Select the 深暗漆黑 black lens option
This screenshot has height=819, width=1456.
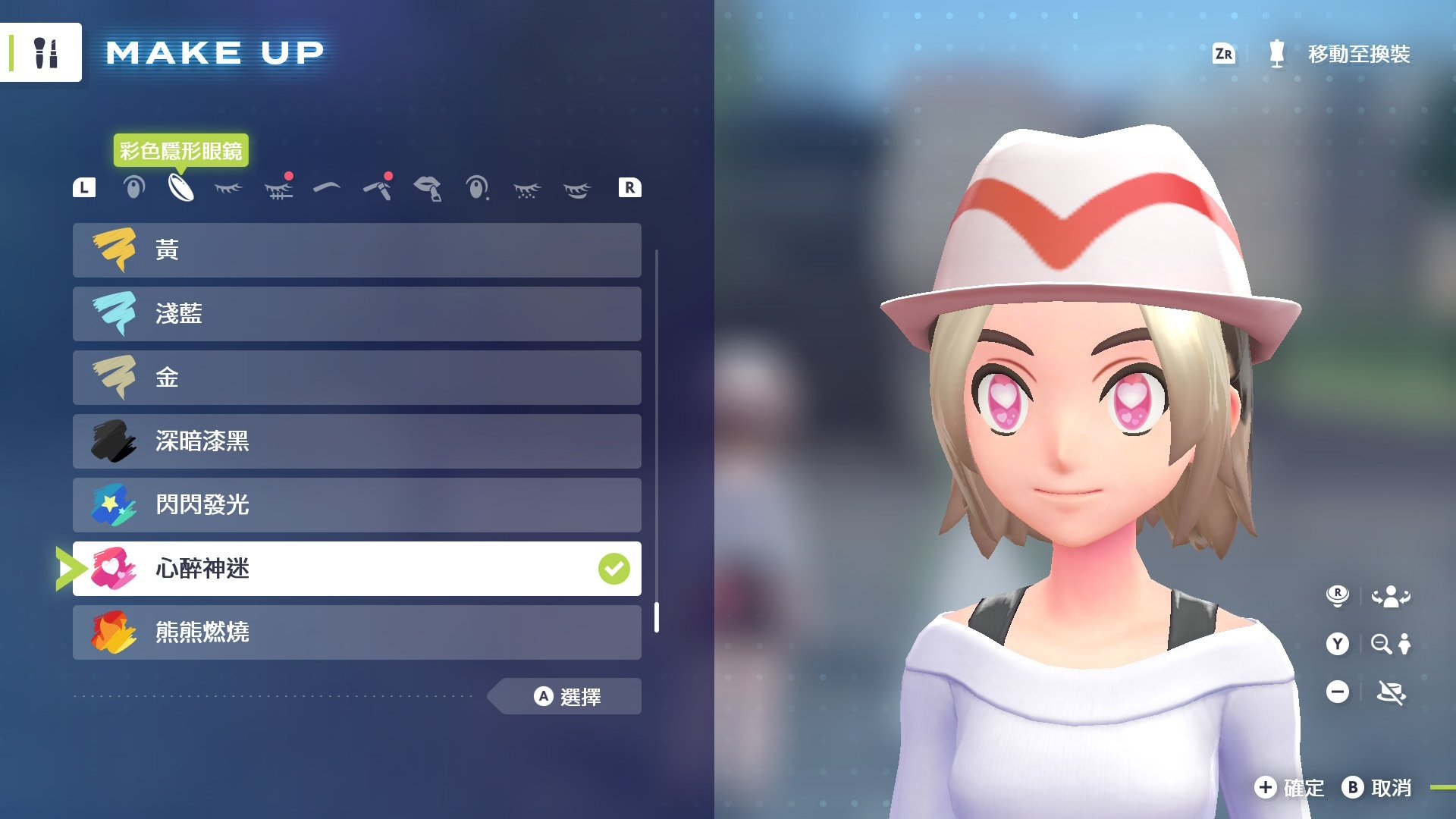356,441
